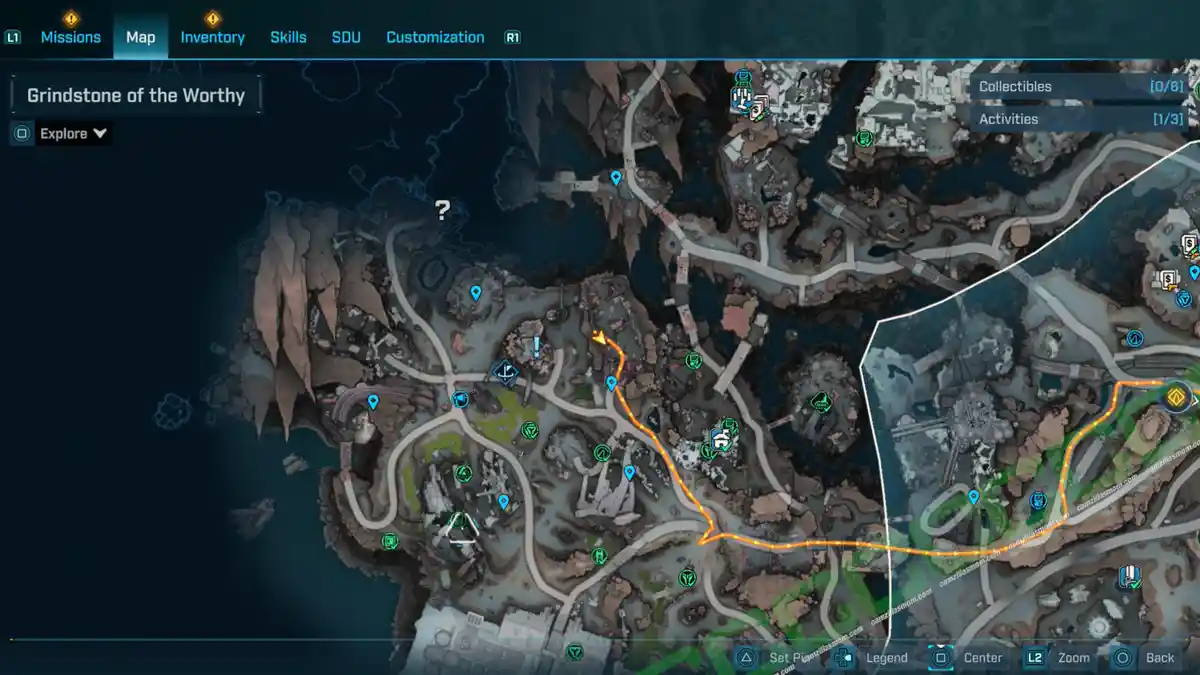1200x675 pixels.
Task: Select the blue exclamation mark marker
Action: pos(536,347)
